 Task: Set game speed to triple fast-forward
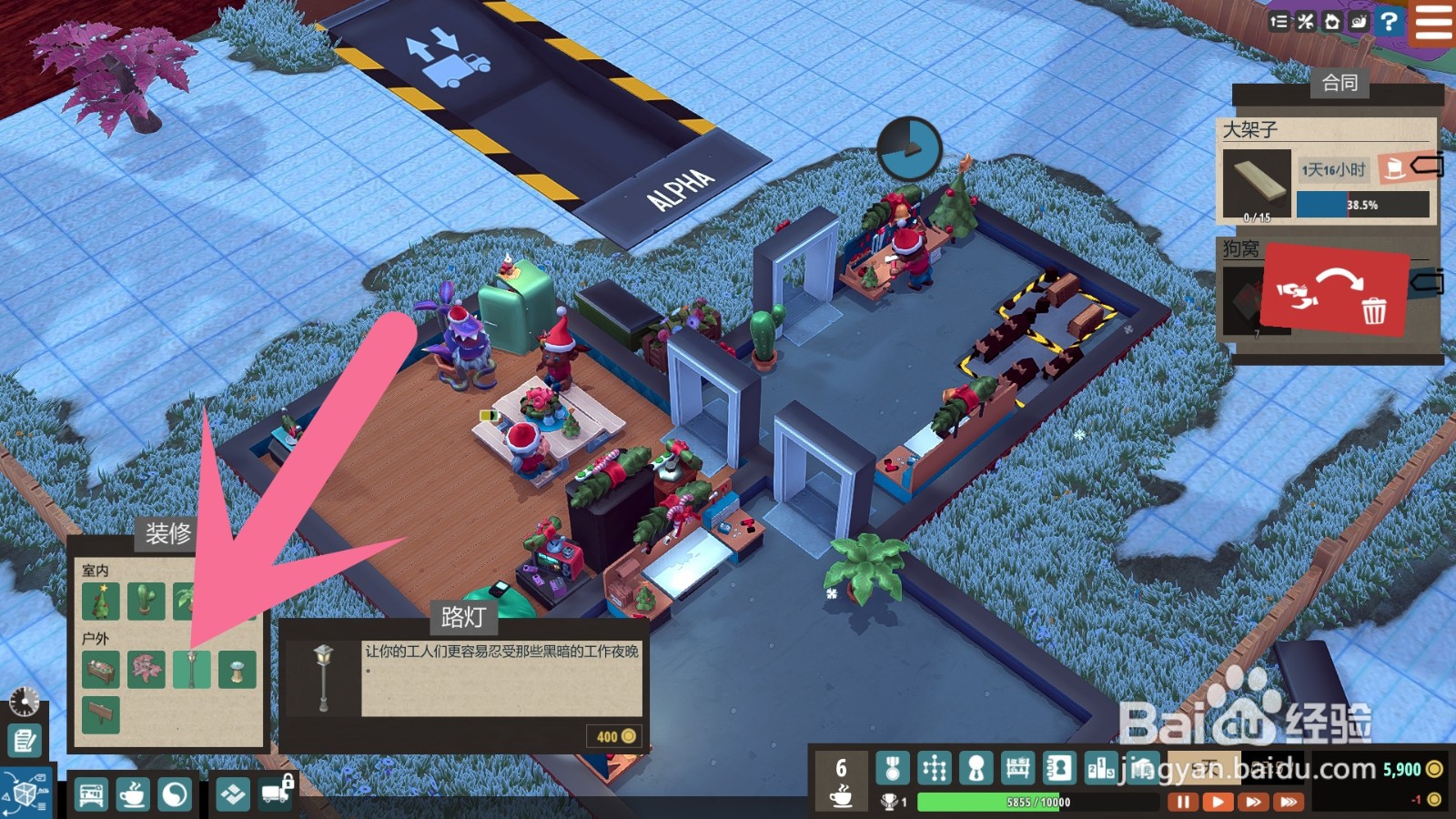[x=1288, y=802]
